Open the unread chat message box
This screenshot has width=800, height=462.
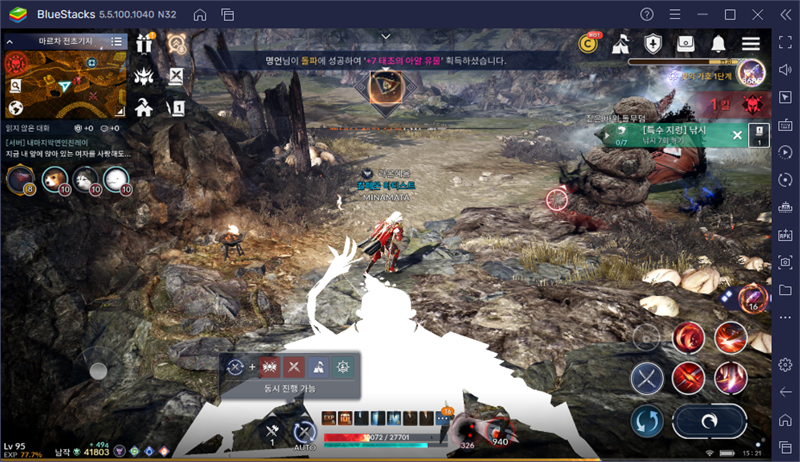point(65,148)
